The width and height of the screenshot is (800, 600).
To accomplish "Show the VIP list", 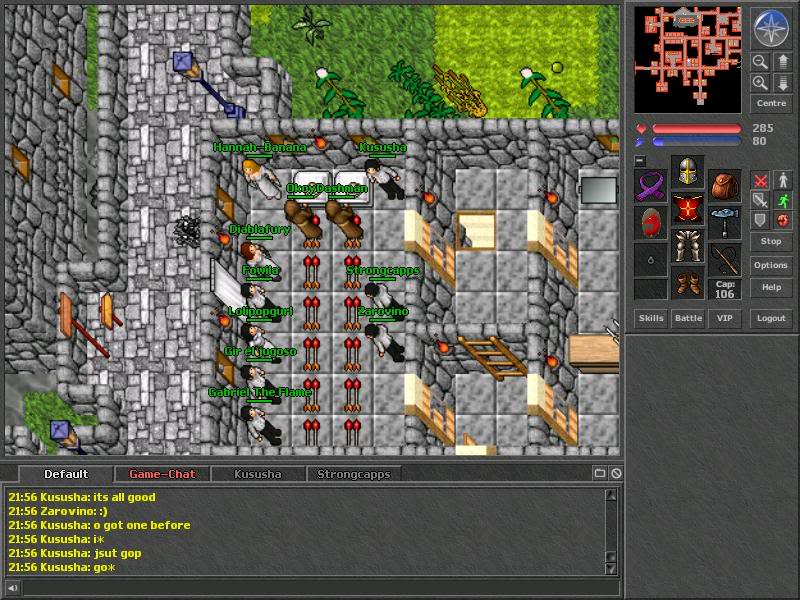I will click(x=724, y=318).
